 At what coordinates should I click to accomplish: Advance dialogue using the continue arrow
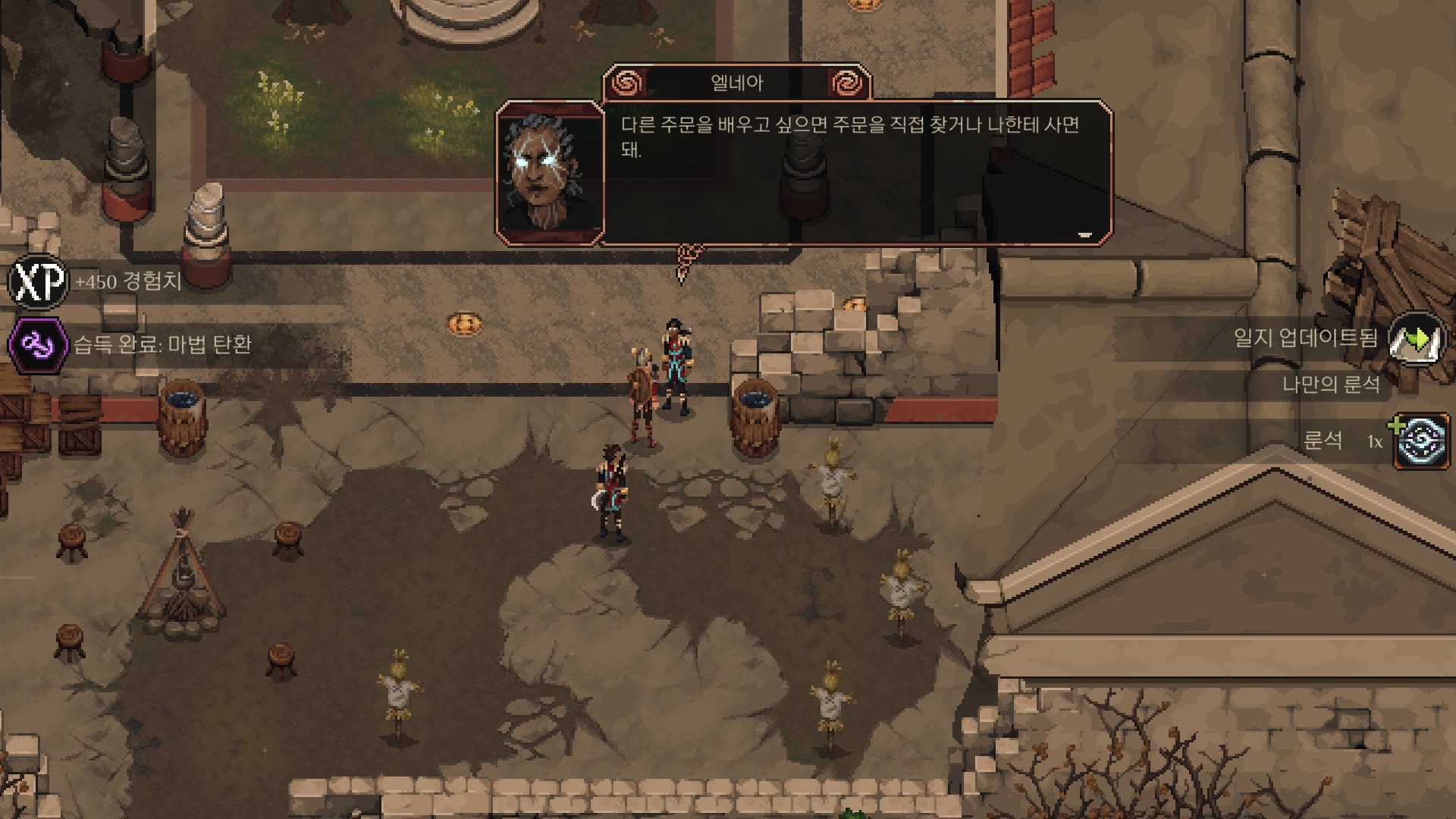(1085, 235)
